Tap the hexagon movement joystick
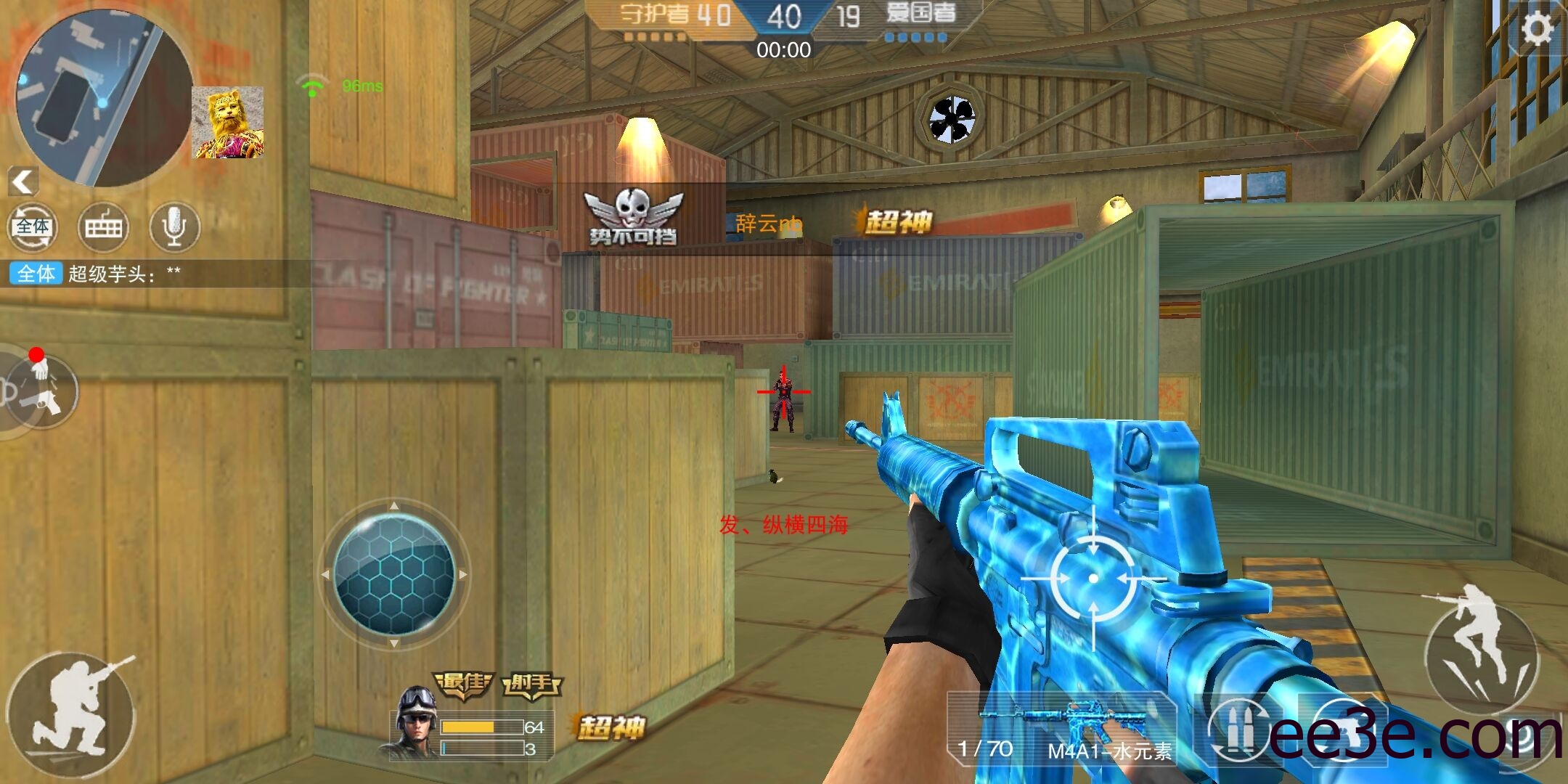Image resolution: width=1568 pixels, height=784 pixels. (394, 574)
